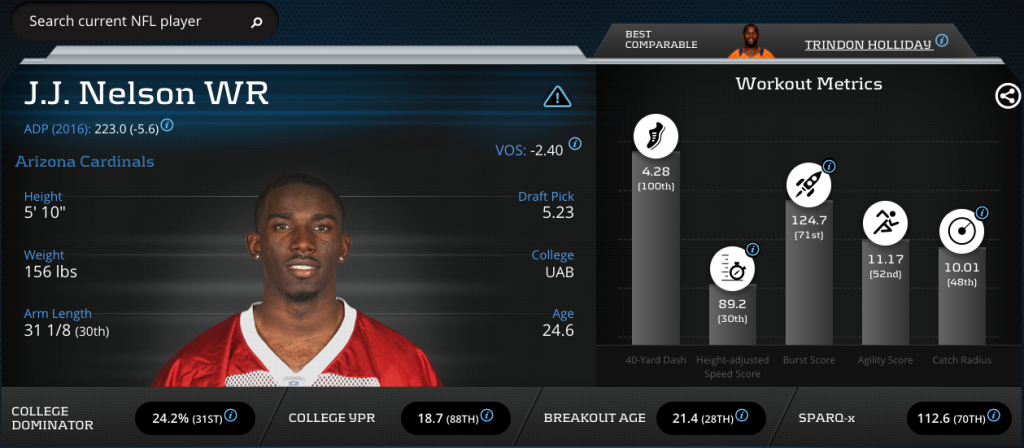Show the ADP info tooltip icon

(x=167, y=126)
